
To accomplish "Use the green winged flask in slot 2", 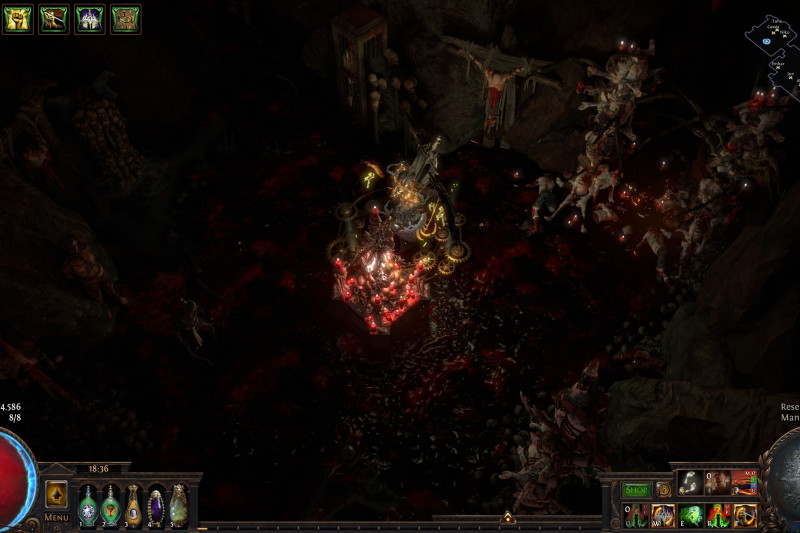I will pyautogui.click(x=111, y=505).
